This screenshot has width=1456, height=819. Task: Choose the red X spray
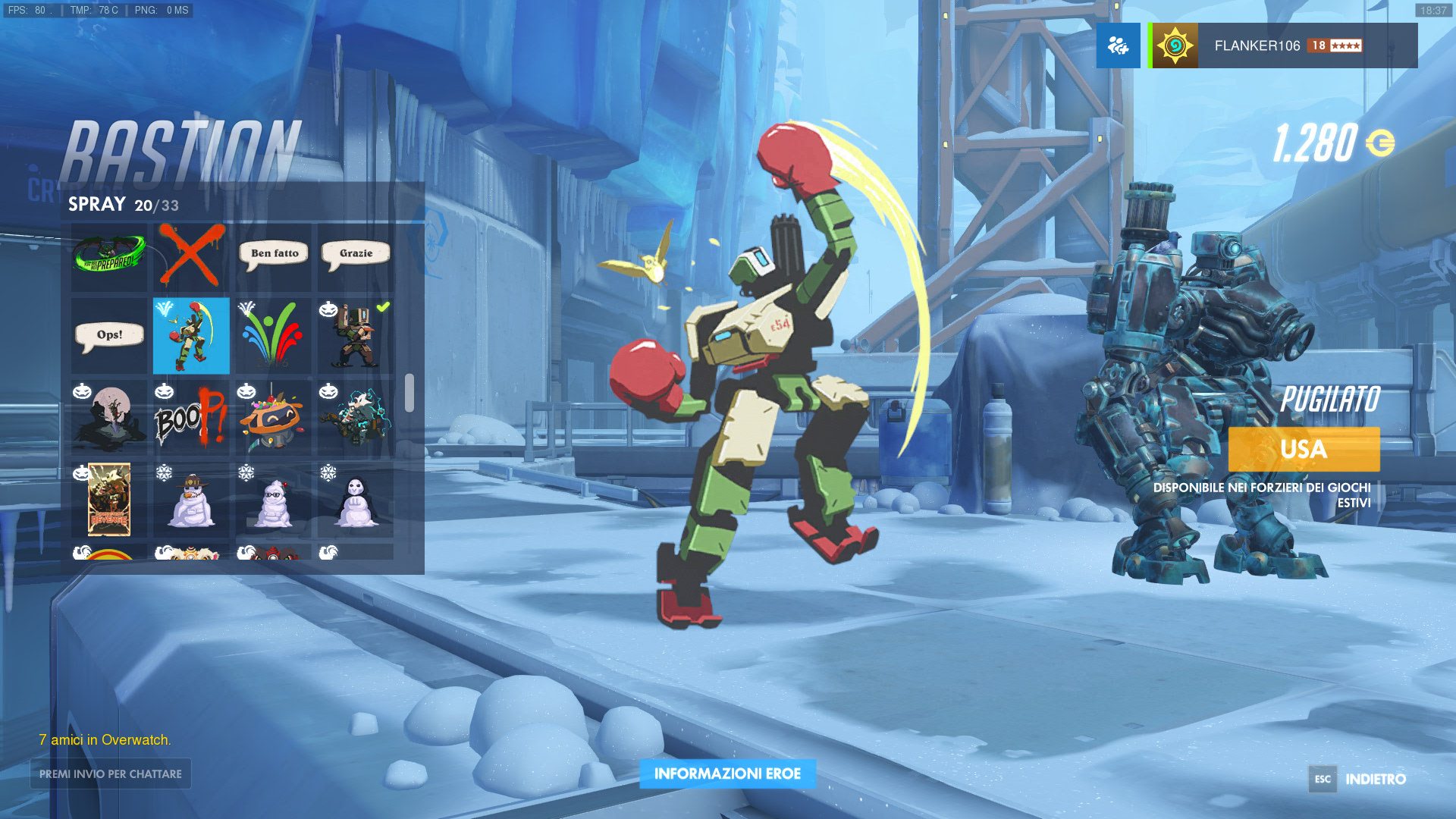tap(191, 255)
